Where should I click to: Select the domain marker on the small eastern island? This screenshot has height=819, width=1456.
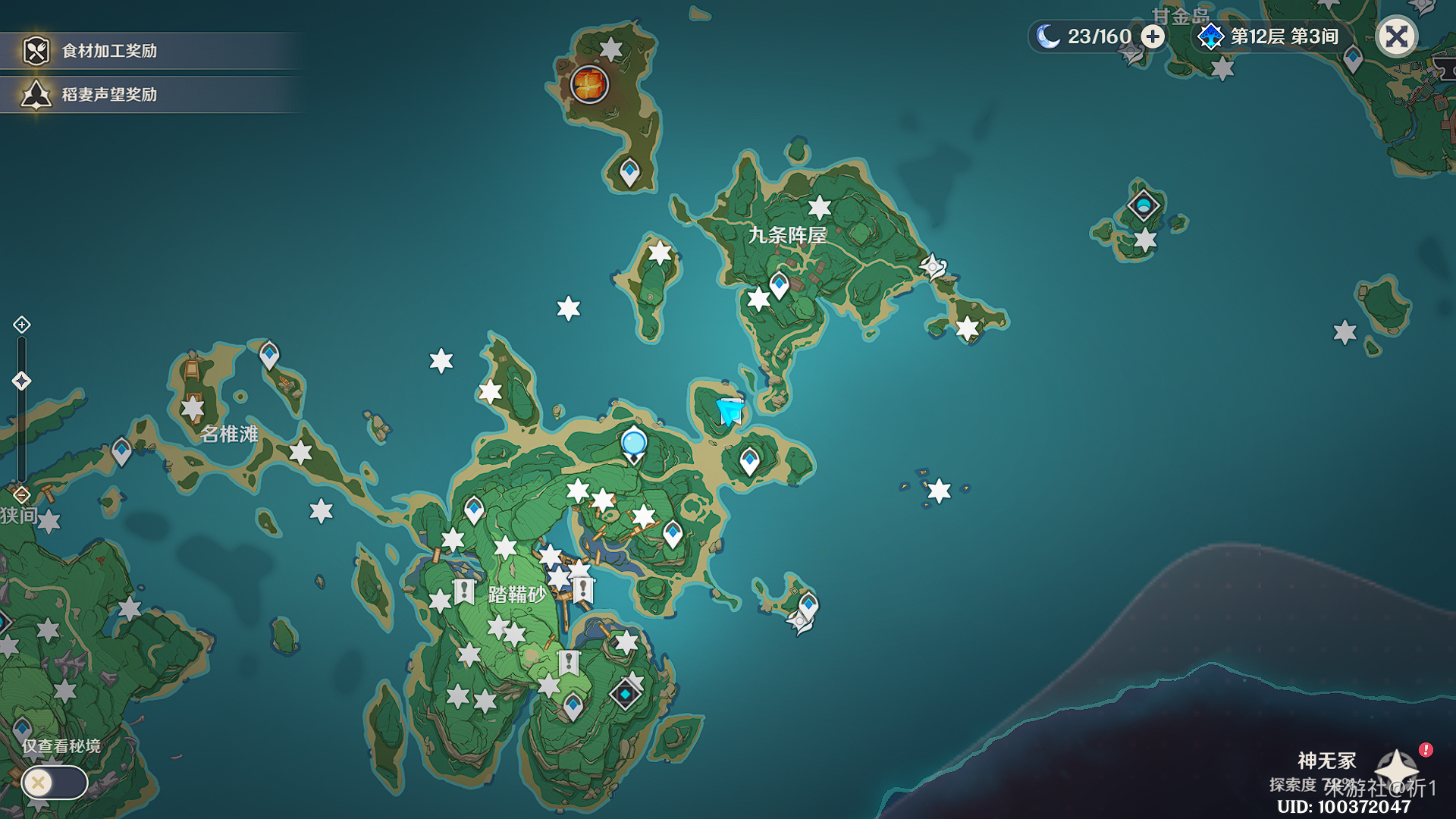tap(1143, 206)
